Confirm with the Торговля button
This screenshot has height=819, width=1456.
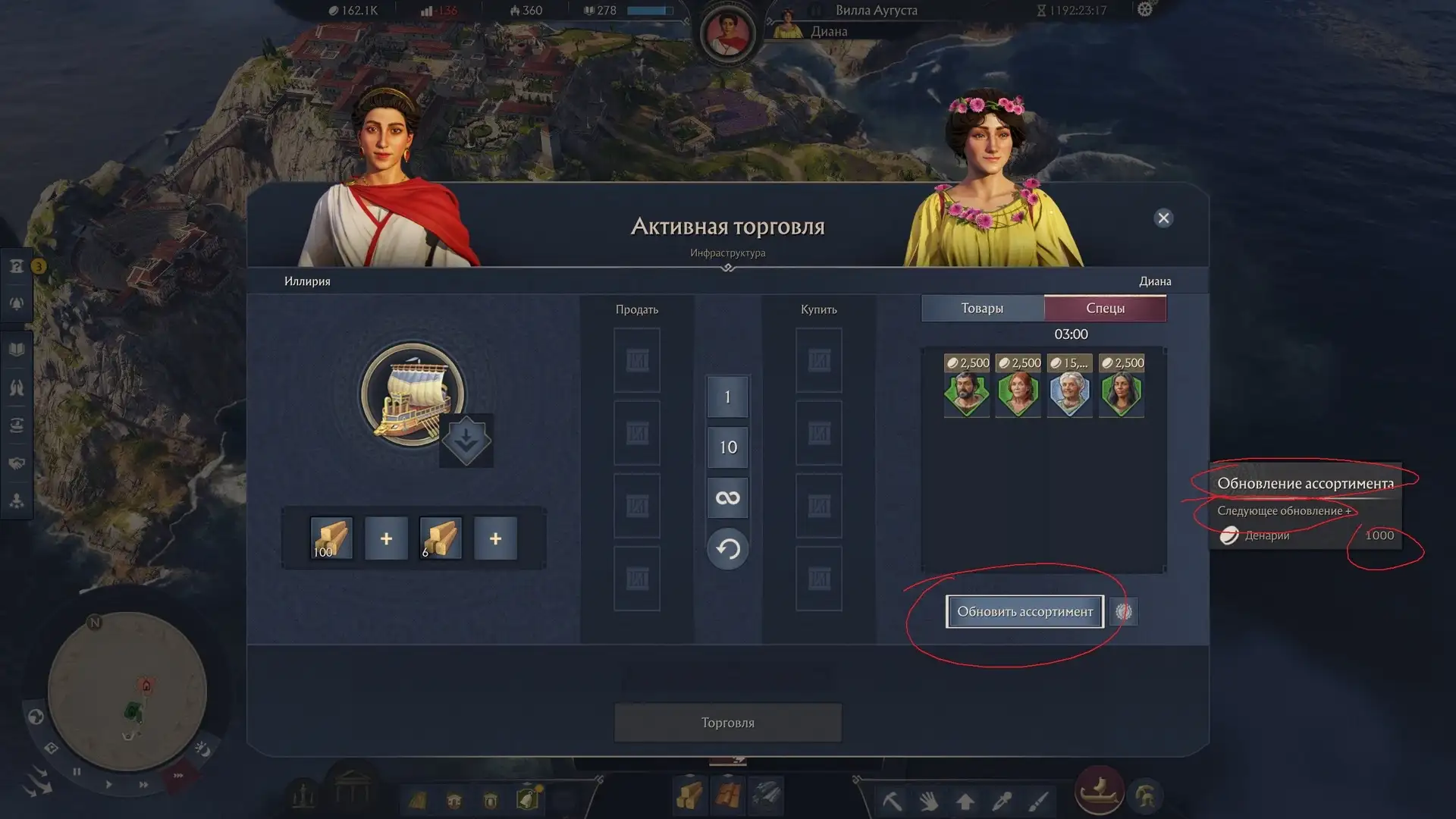click(x=727, y=723)
